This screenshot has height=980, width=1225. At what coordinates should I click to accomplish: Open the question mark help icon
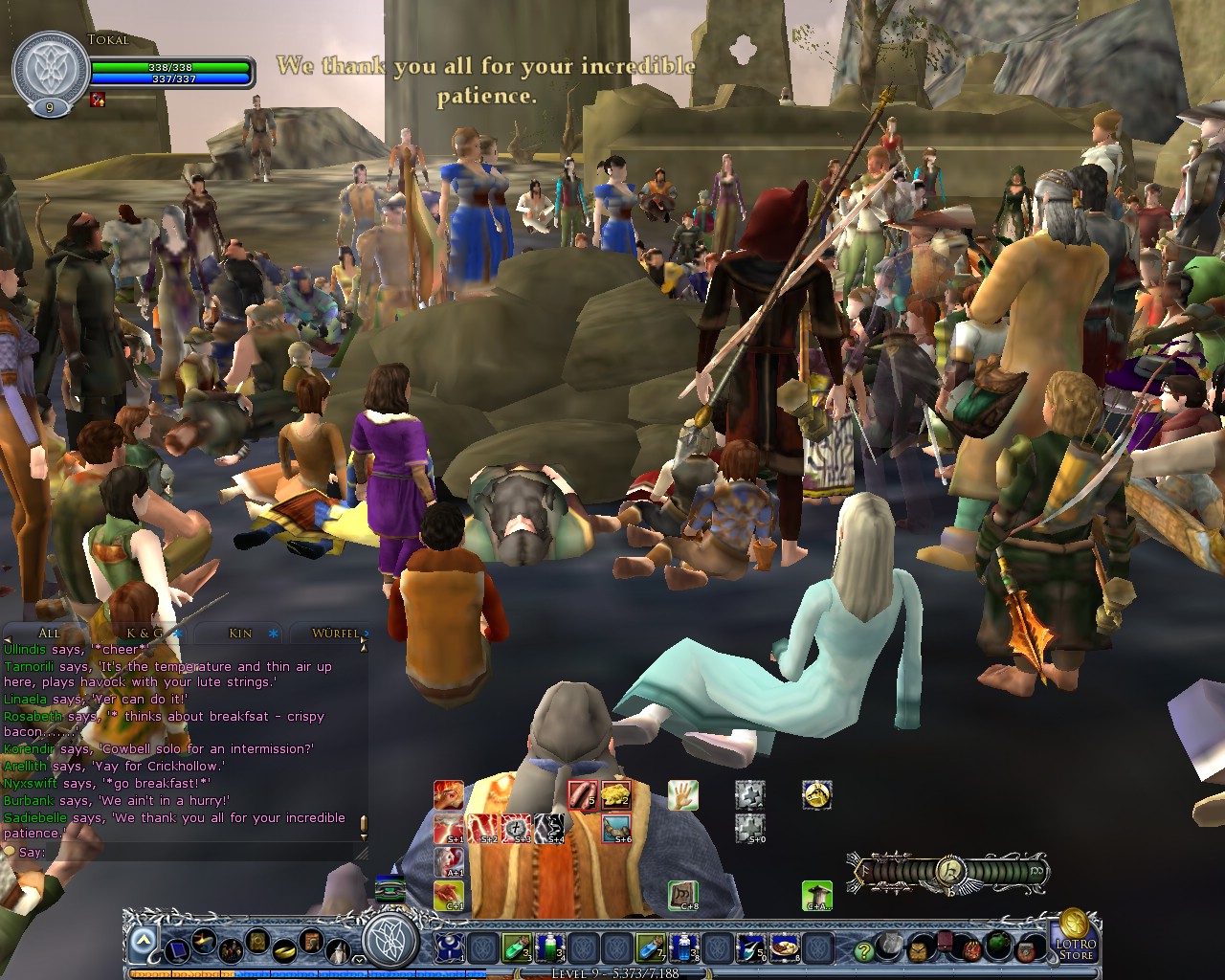864,953
